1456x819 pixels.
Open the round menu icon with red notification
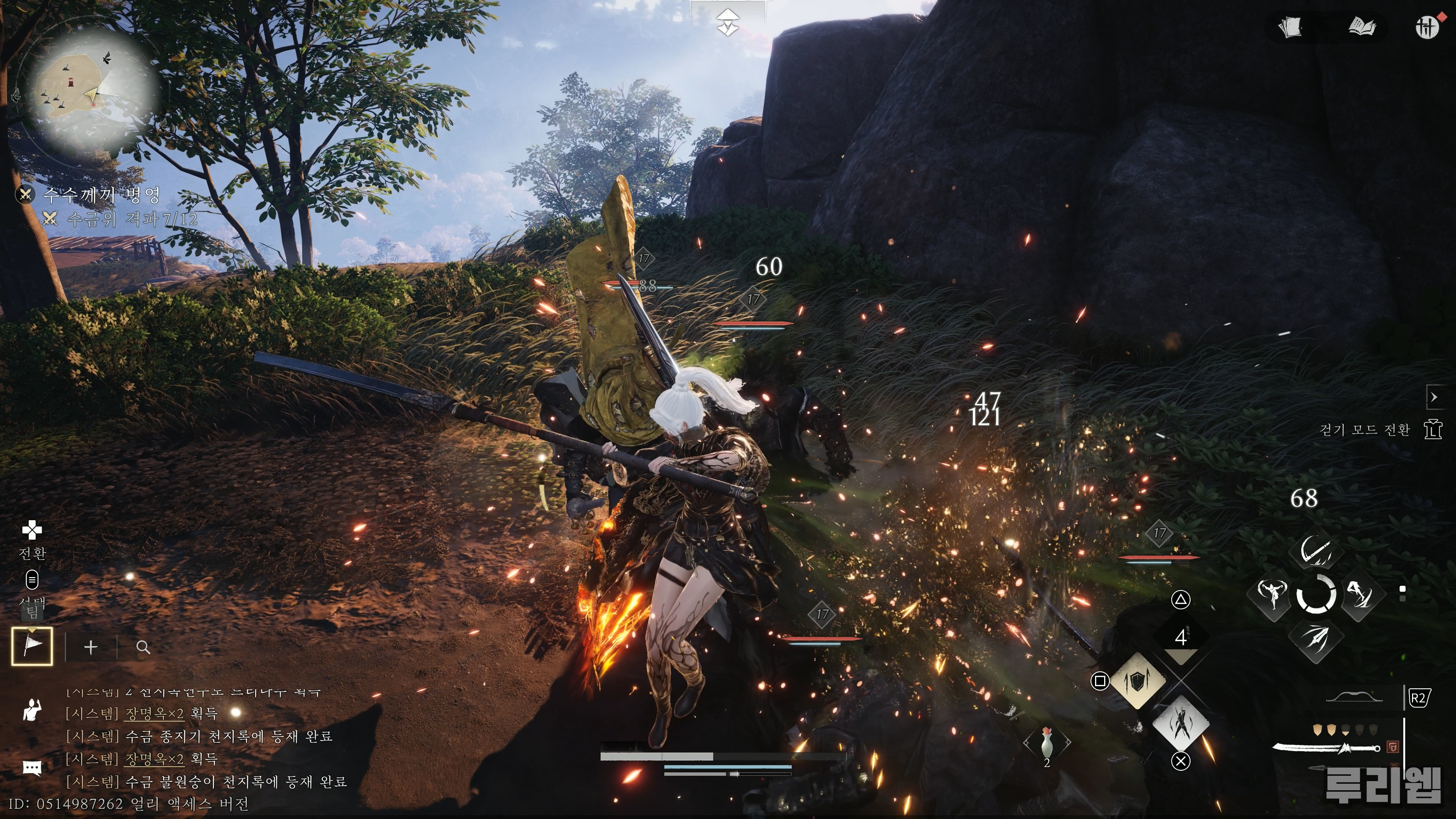pyautogui.click(x=1427, y=27)
